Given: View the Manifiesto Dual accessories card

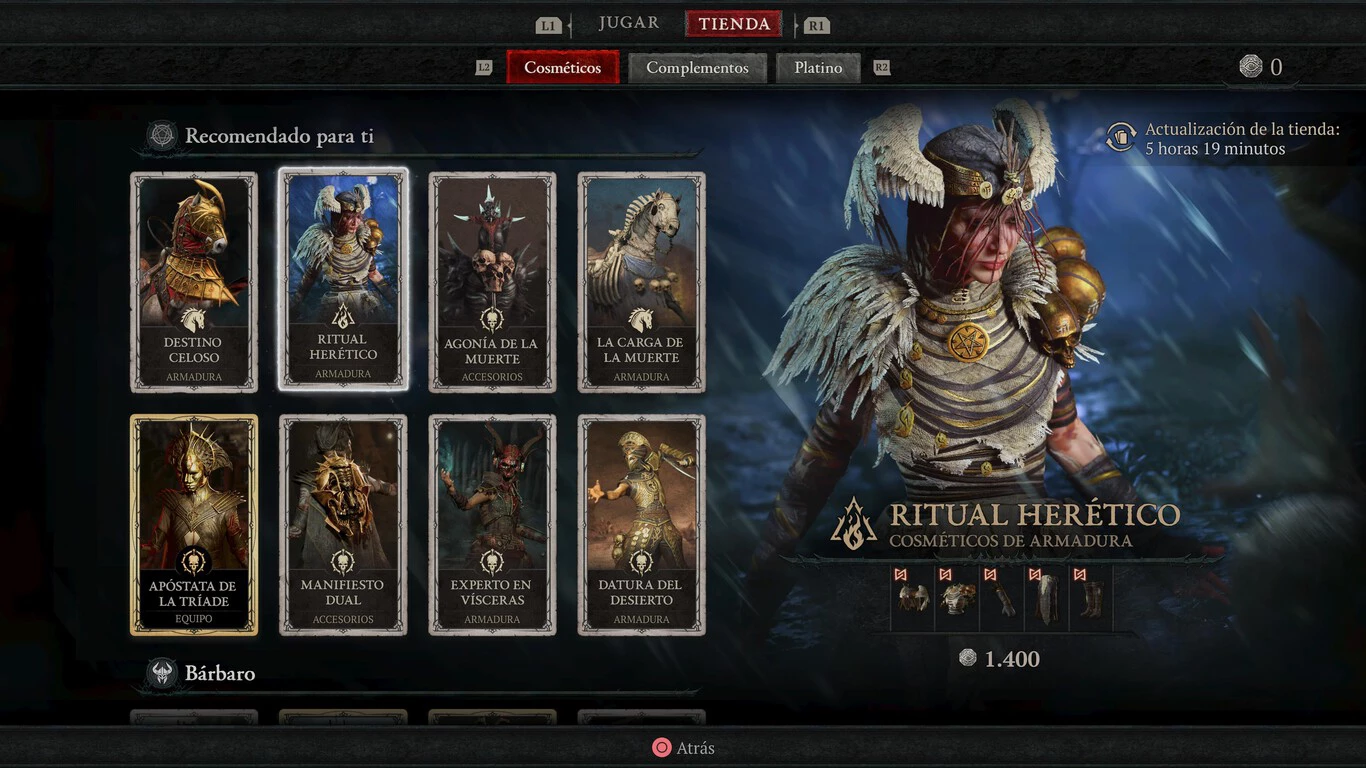Looking at the screenshot, I should coord(343,525).
